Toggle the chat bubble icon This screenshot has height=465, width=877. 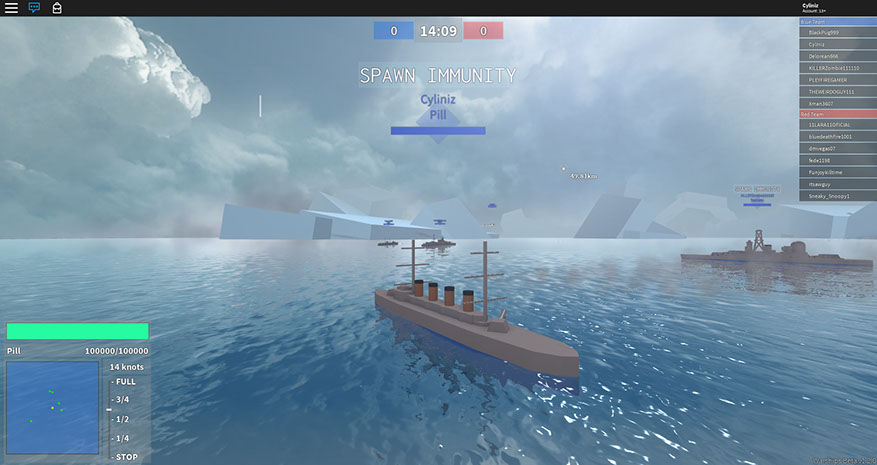pos(34,8)
